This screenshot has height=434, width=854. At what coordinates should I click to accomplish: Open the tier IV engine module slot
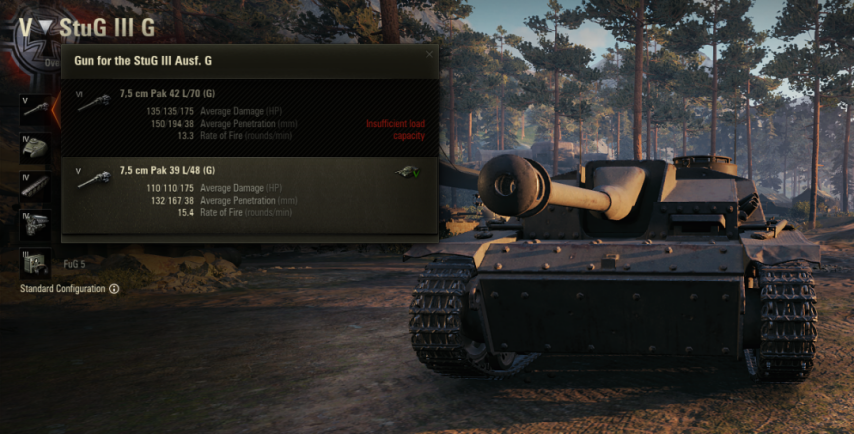click(35, 224)
